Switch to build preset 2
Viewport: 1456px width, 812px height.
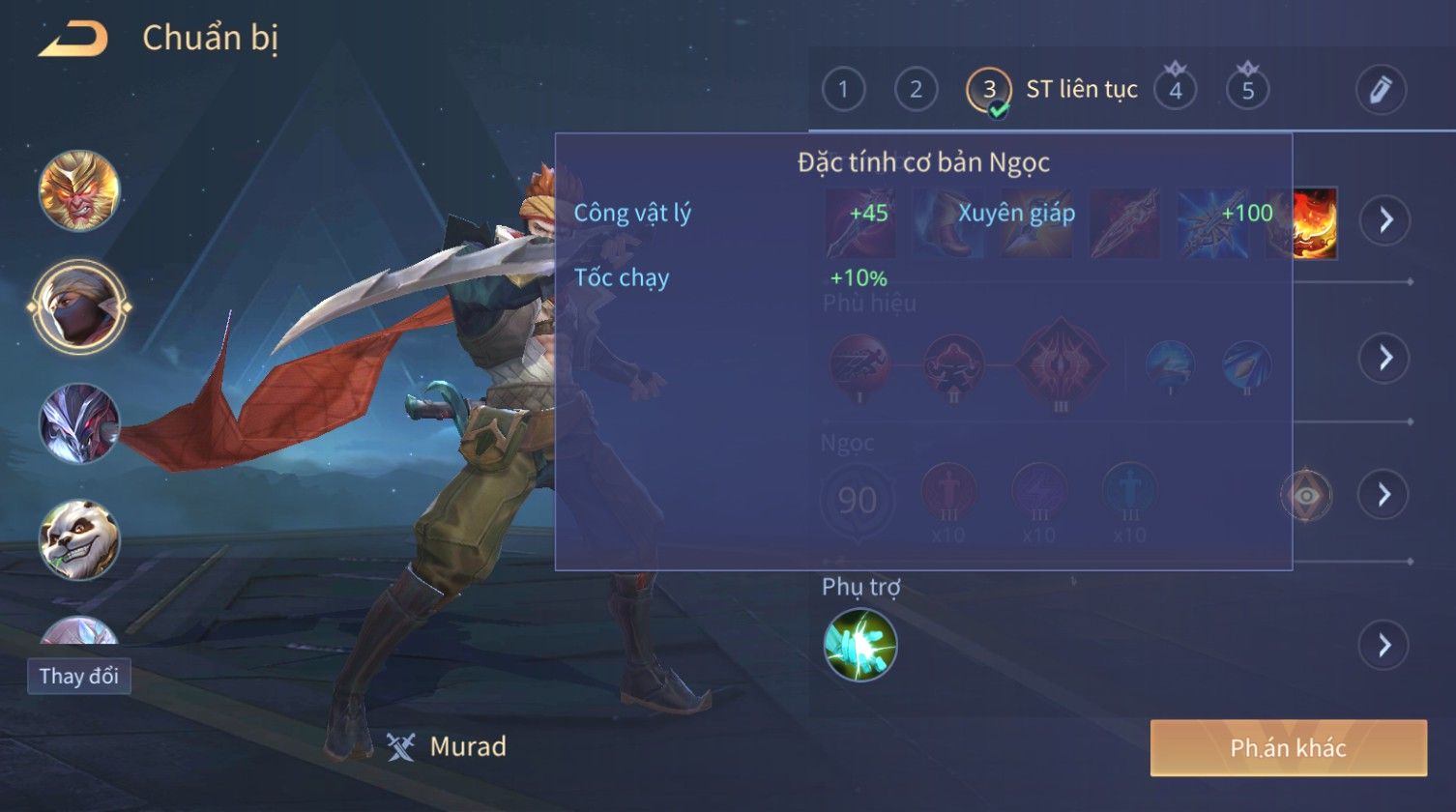tap(916, 90)
